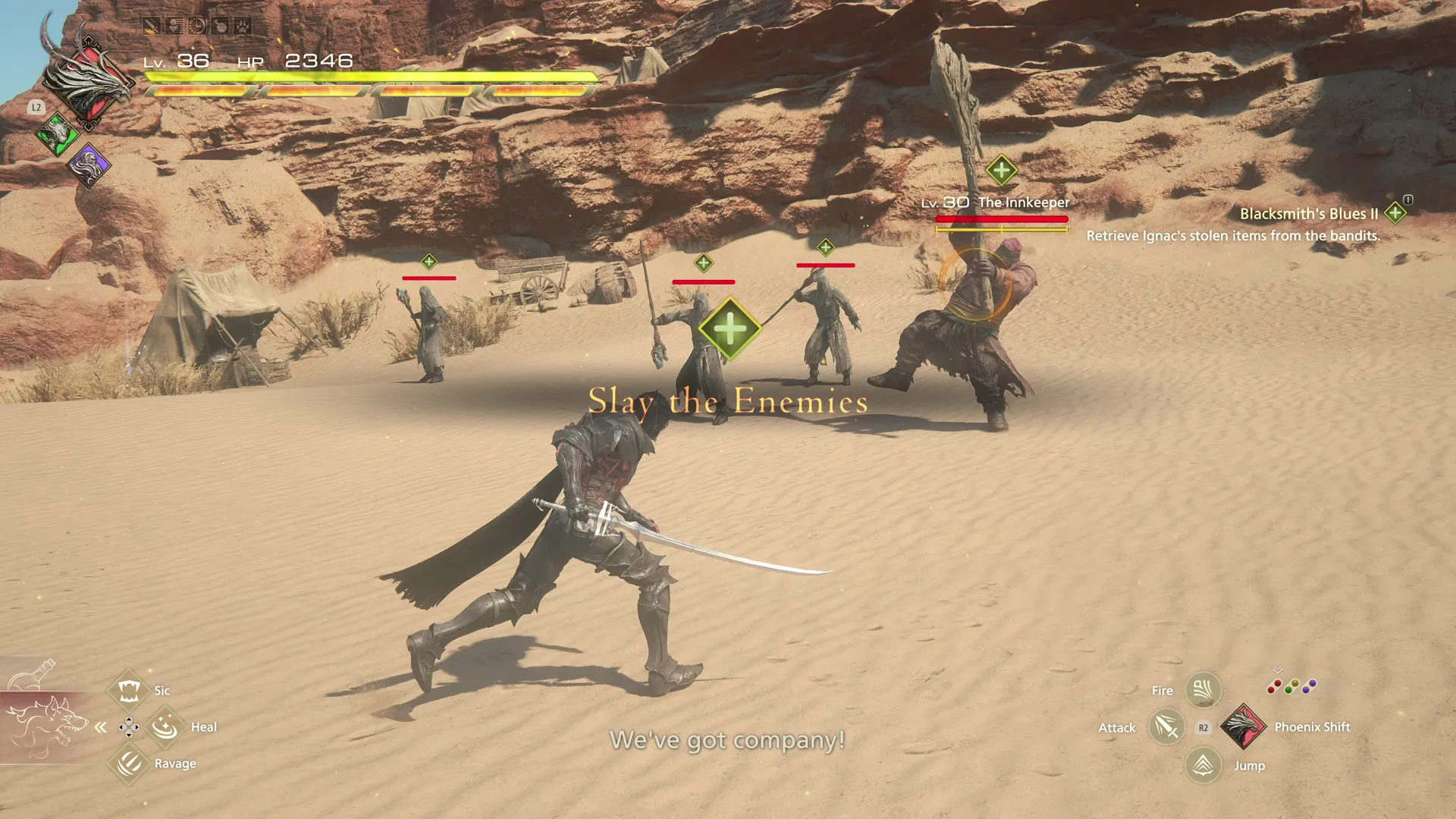Choose the Sic command for Torgal
This screenshot has width=1456, height=819.
[129, 690]
